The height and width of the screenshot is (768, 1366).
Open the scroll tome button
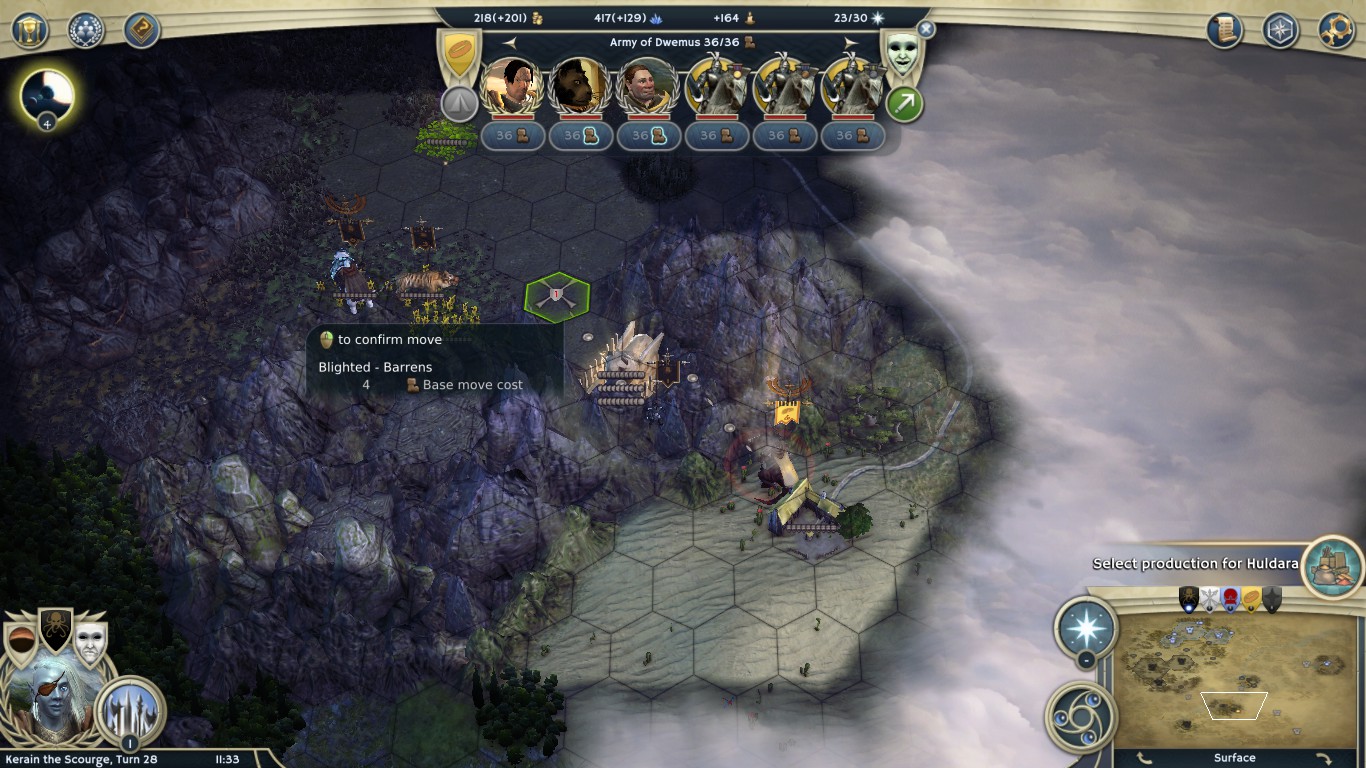tap(1224, 30)
